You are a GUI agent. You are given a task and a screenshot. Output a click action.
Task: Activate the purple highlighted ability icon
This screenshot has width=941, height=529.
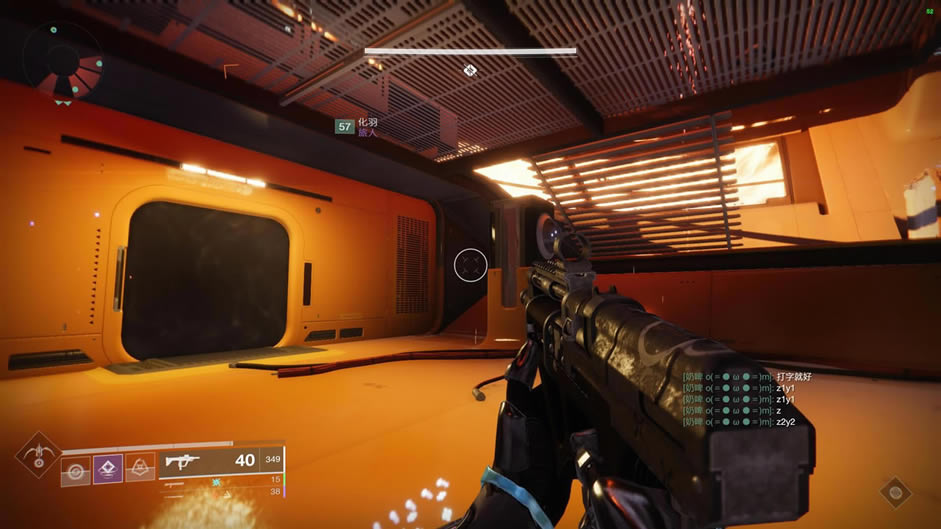108,469
